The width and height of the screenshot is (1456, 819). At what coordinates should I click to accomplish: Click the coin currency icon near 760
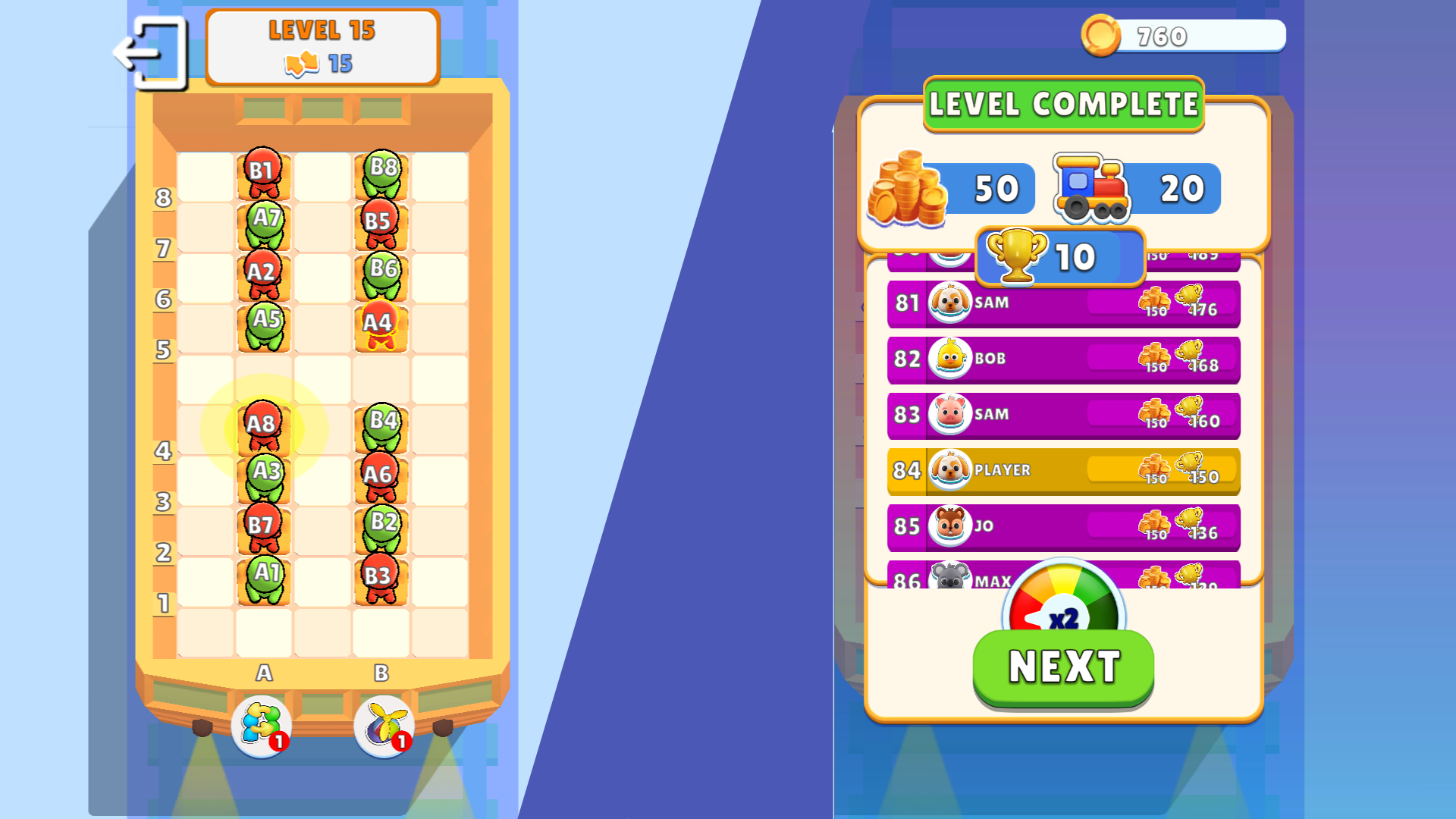pos(1101,34)
